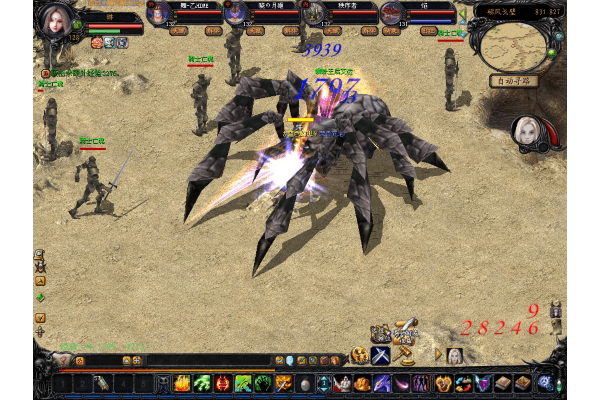
Task: Select the first party member portrait
Action: [159, 13]
